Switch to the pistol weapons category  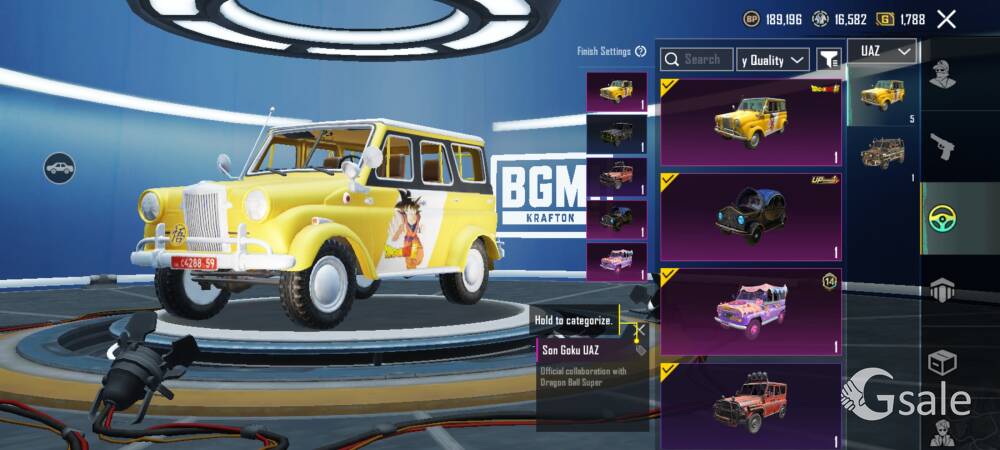[x=941, y=148]
